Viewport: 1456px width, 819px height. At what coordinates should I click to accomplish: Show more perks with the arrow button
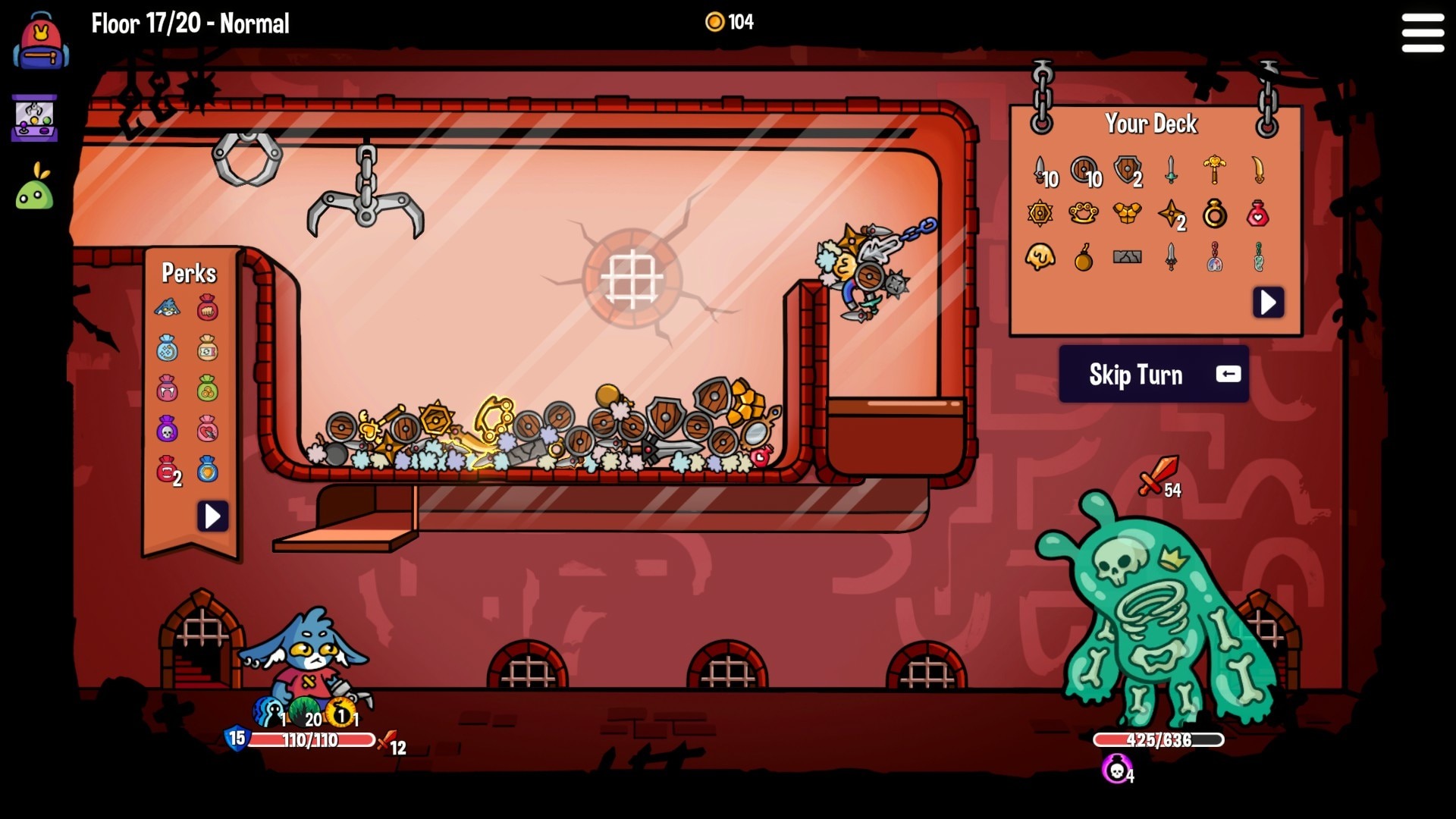213,517
